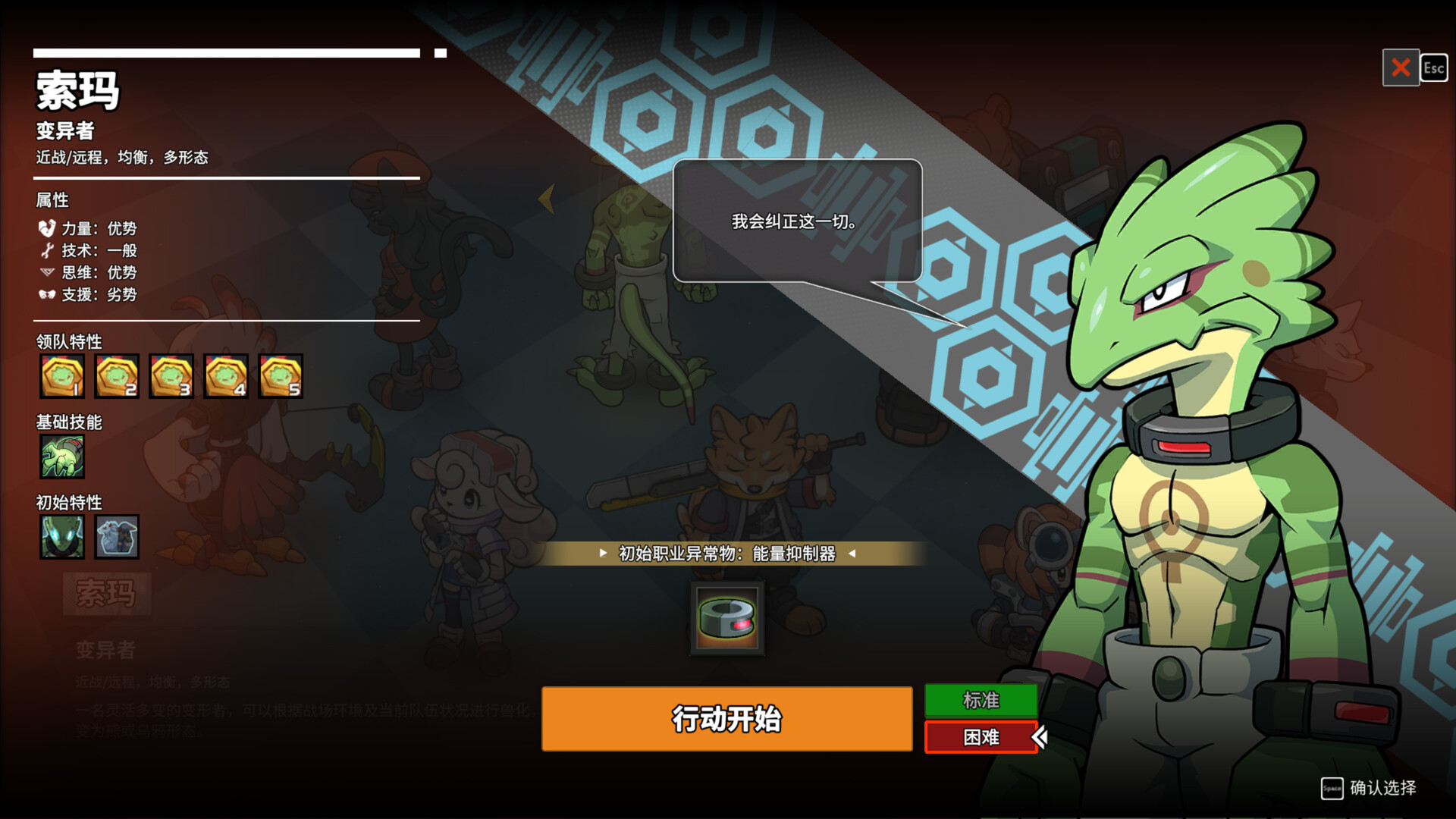Click the 力量 attribute icon
The image size is (1456, 819).
(x=45, y=228)
